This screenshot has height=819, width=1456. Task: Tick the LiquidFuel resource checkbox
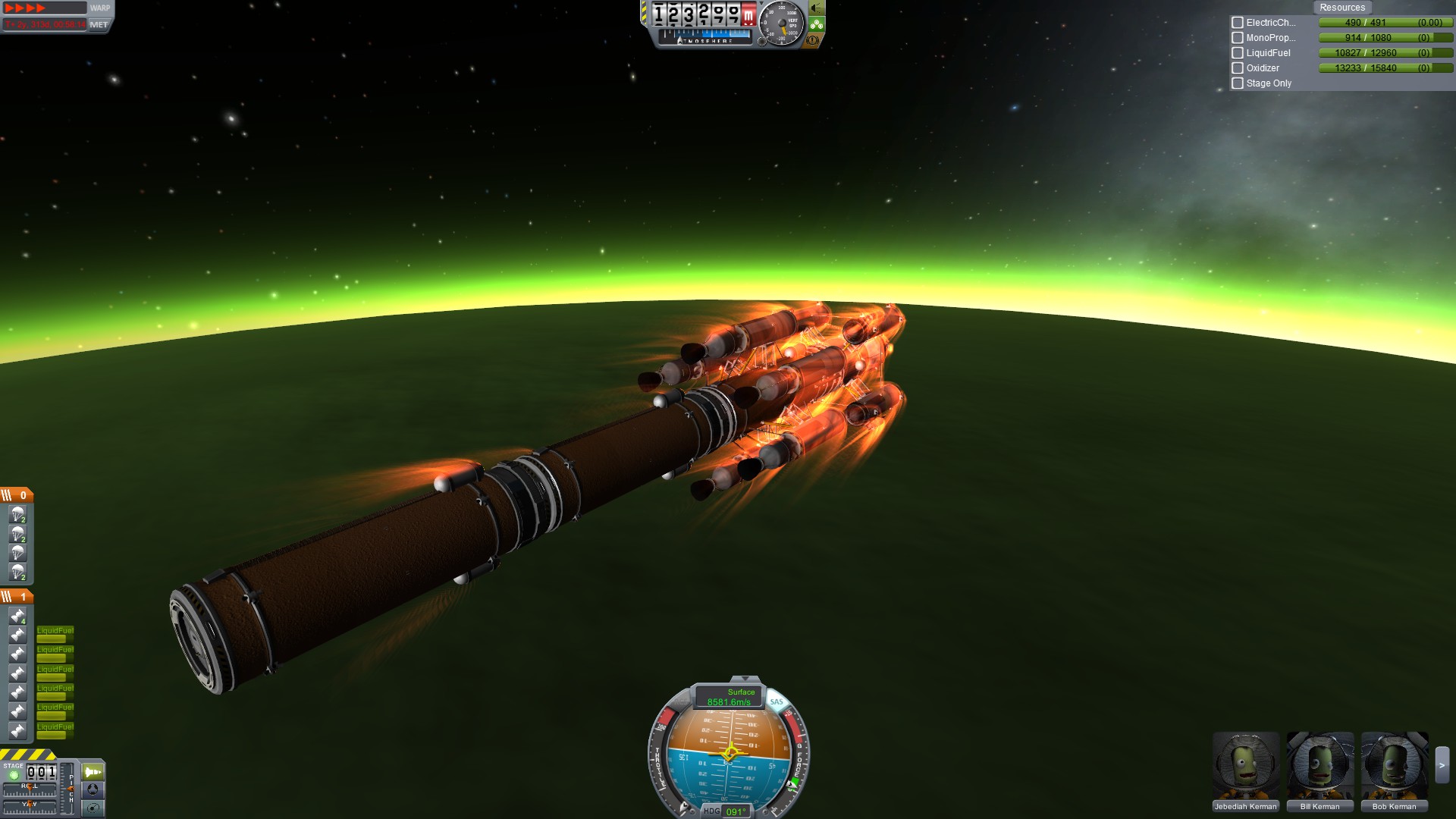point(1238,53)
